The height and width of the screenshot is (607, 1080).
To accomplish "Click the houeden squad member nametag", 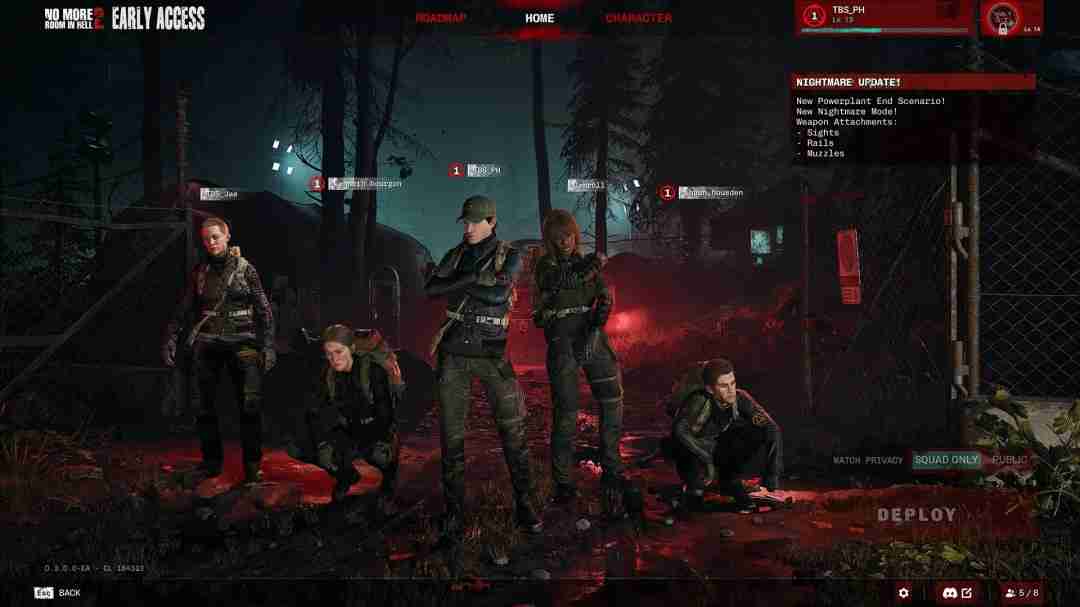I will [x=711, y=192].
